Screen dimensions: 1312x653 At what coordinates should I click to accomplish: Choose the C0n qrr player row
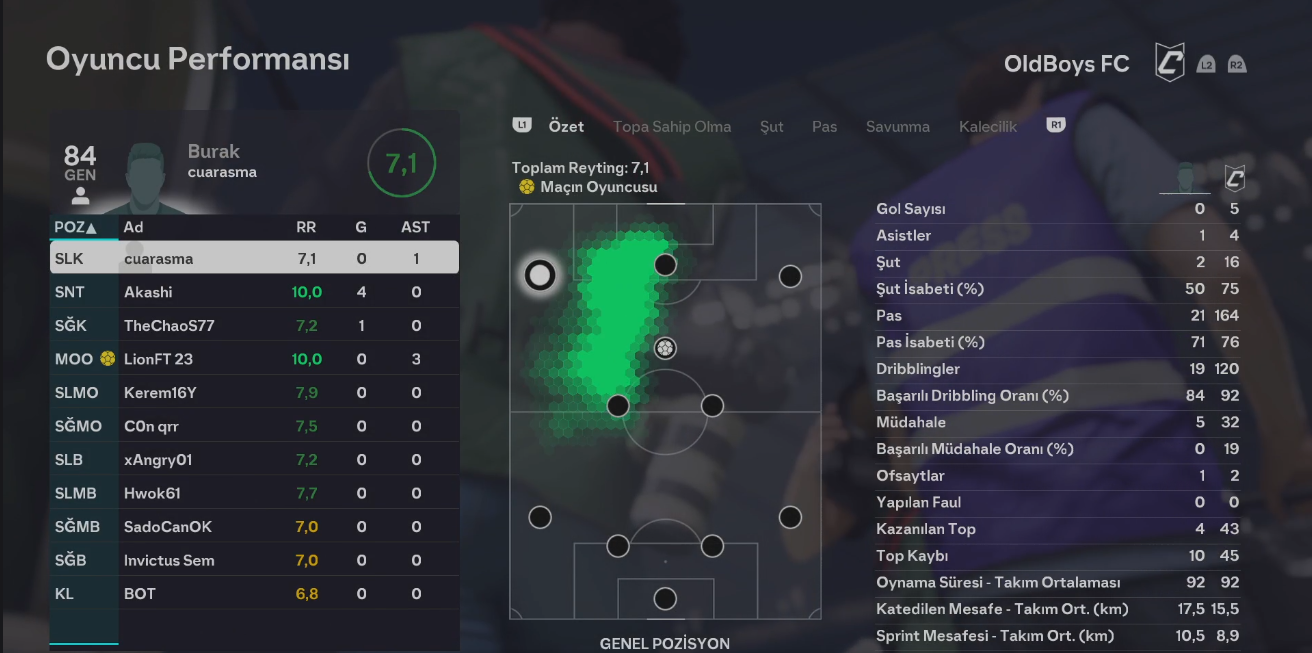click(254, 426)
